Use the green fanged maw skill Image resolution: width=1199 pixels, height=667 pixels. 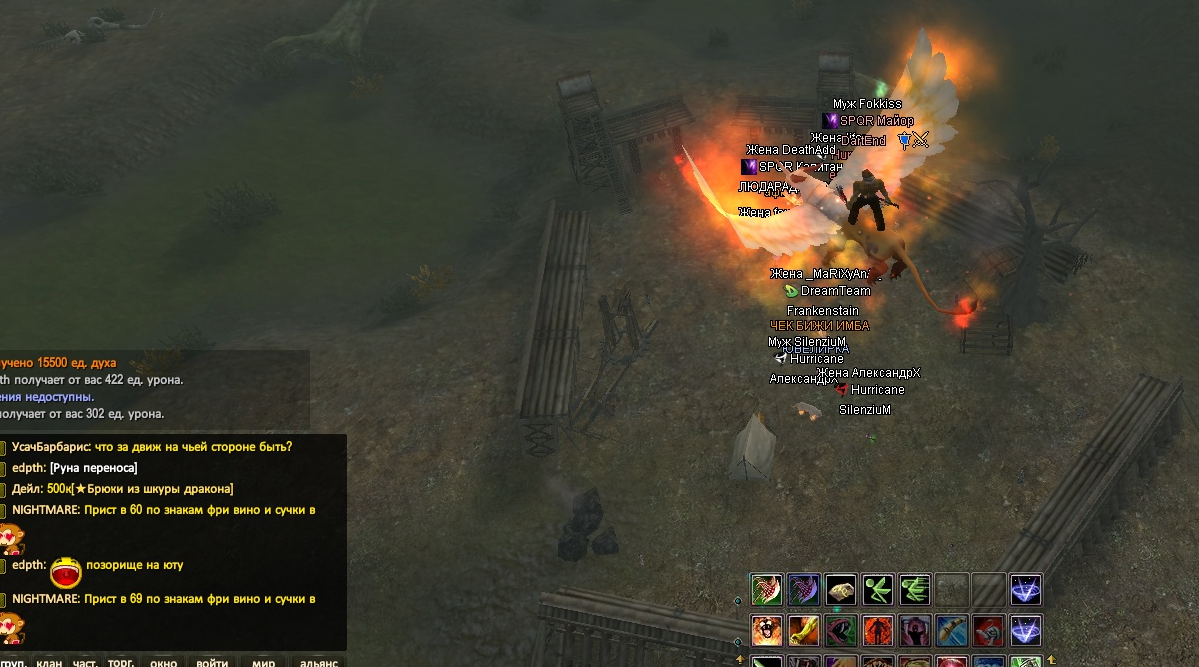pos(841,630)
